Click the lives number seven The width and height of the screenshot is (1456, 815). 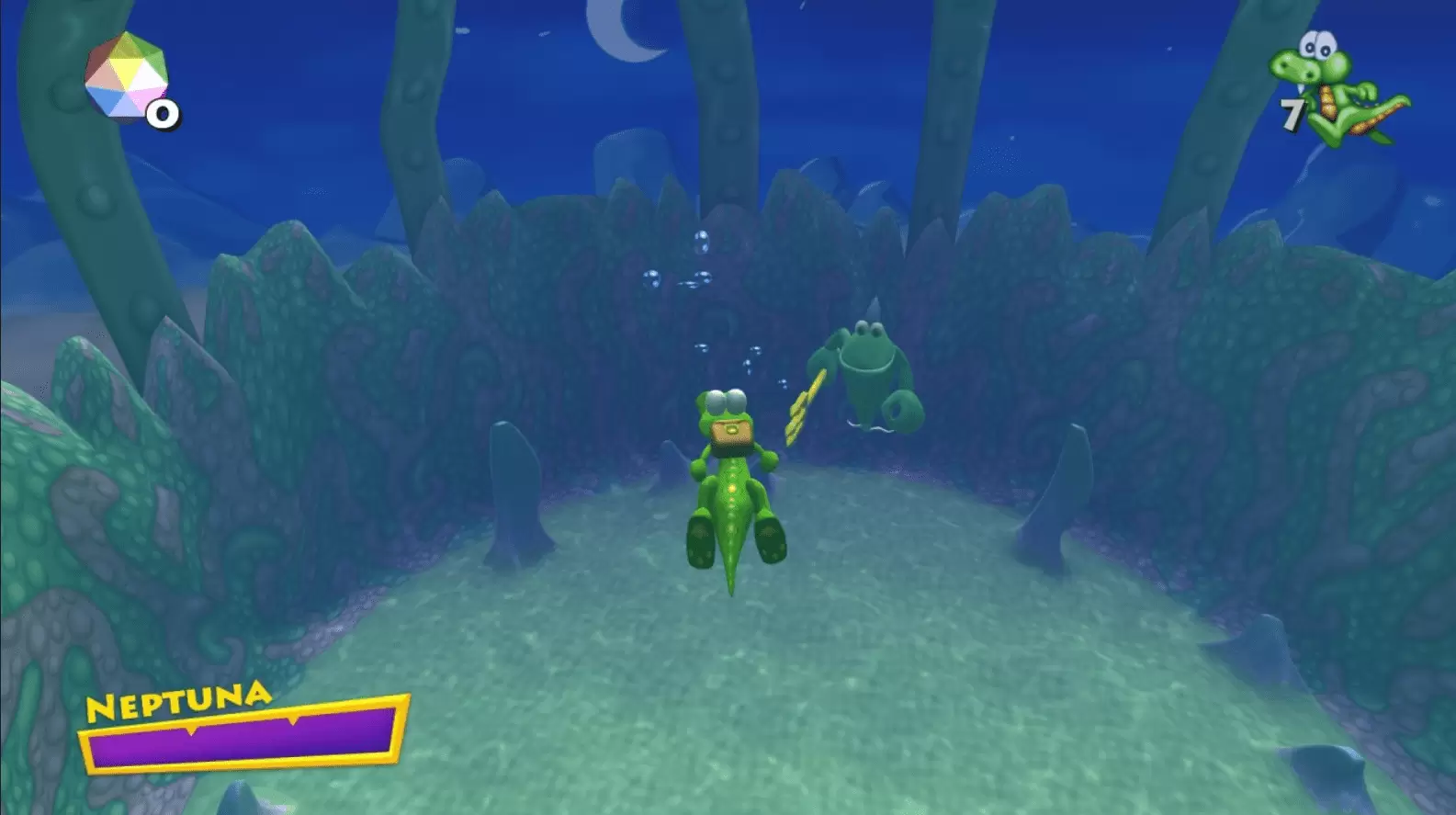(1292, 114)
